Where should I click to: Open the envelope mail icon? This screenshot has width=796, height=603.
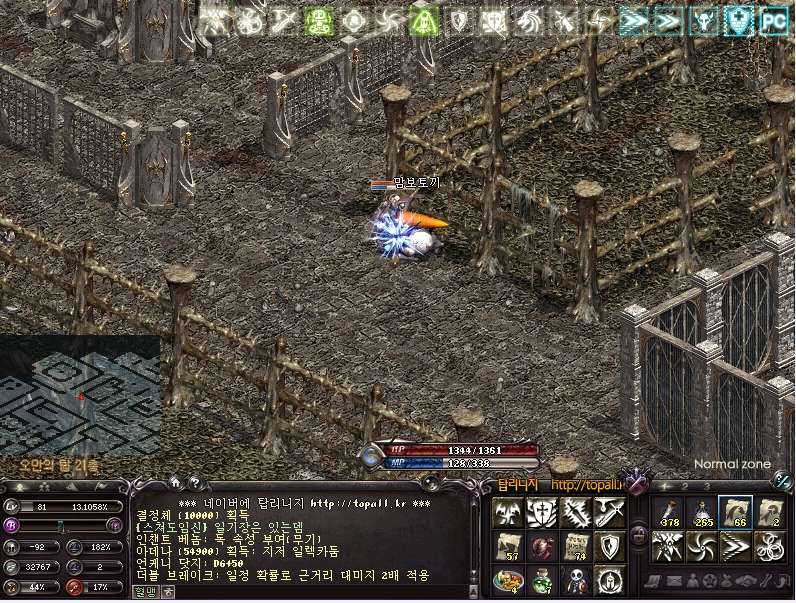(x=675, y=581)
